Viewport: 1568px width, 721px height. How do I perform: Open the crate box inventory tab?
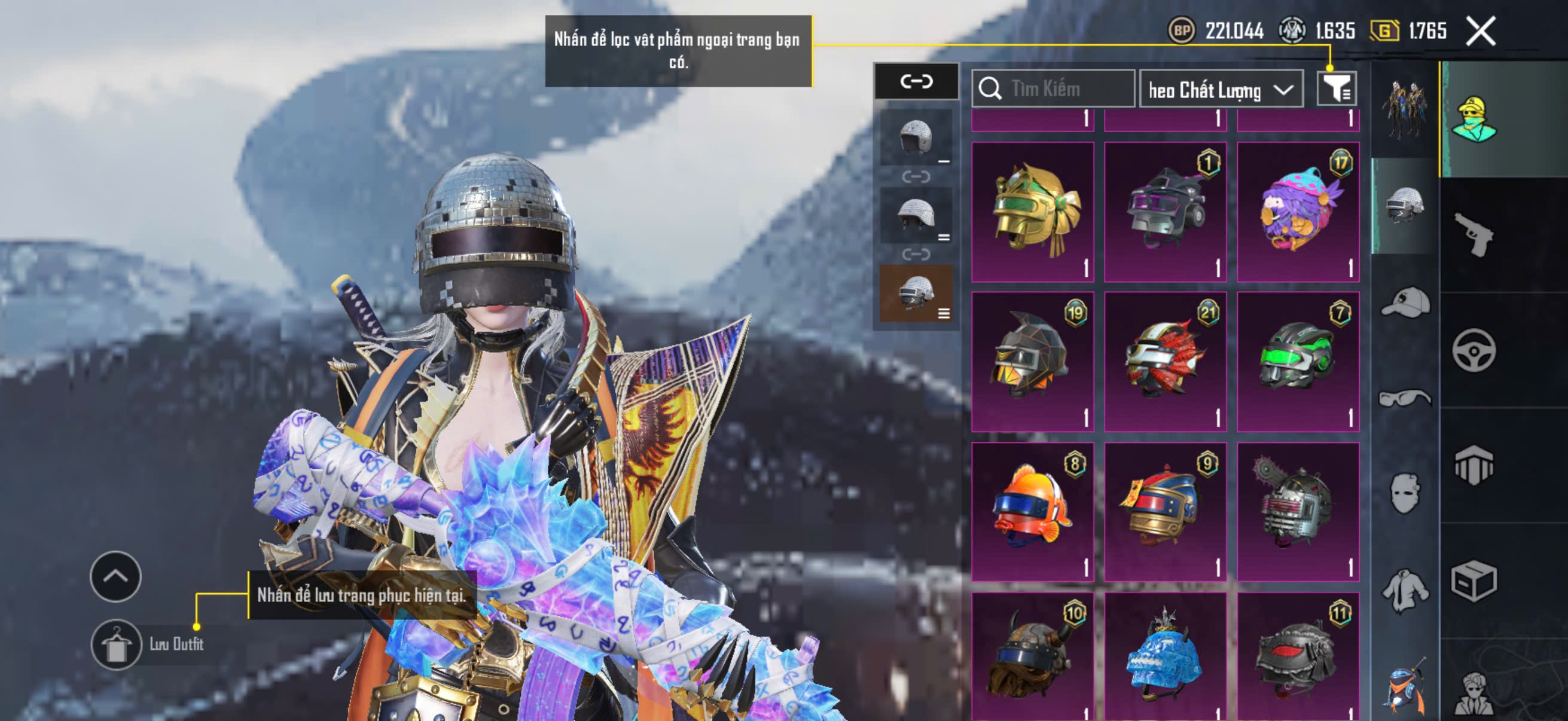click(x=1474, y=581)
